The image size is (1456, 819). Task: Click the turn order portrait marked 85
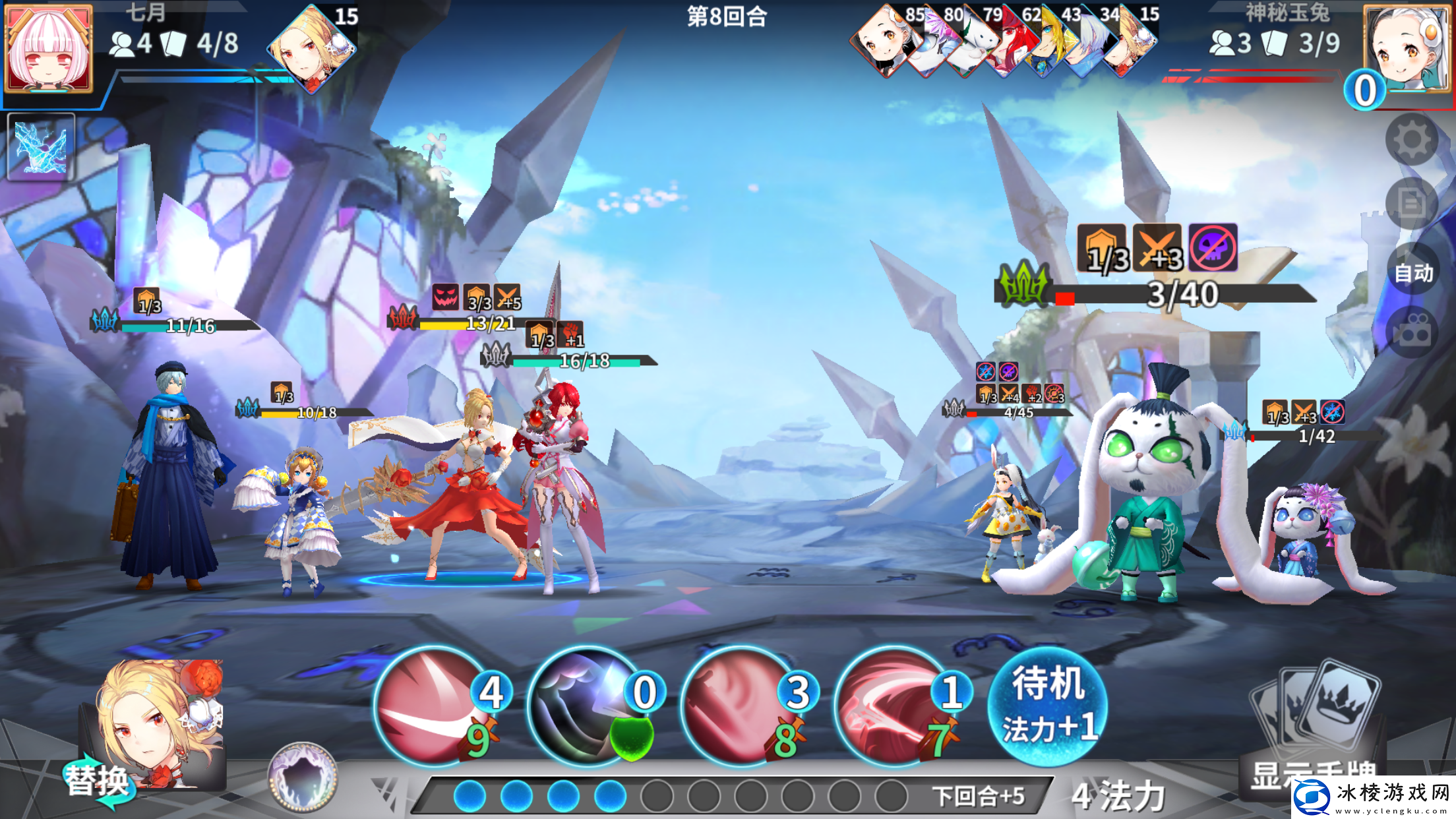pyautogui.click(x=886, y=41)
